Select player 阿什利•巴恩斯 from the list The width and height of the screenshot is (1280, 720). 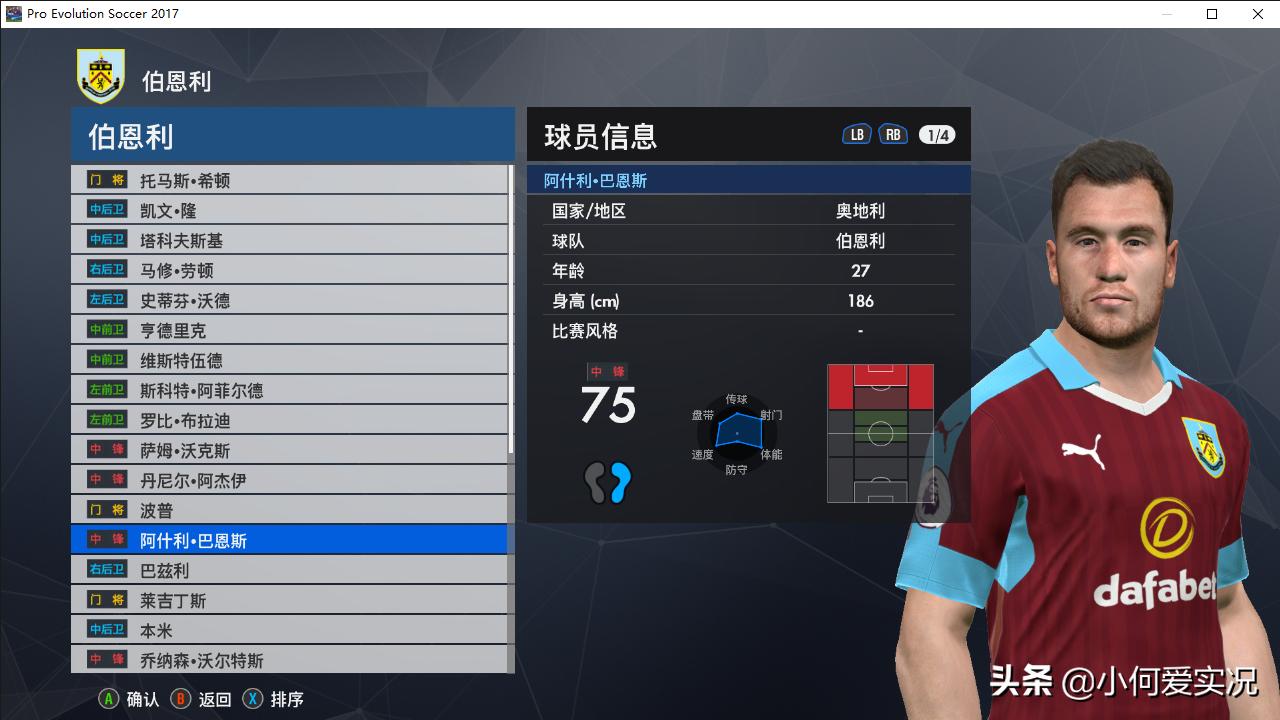pyautogui.click(x=200, y=539)
